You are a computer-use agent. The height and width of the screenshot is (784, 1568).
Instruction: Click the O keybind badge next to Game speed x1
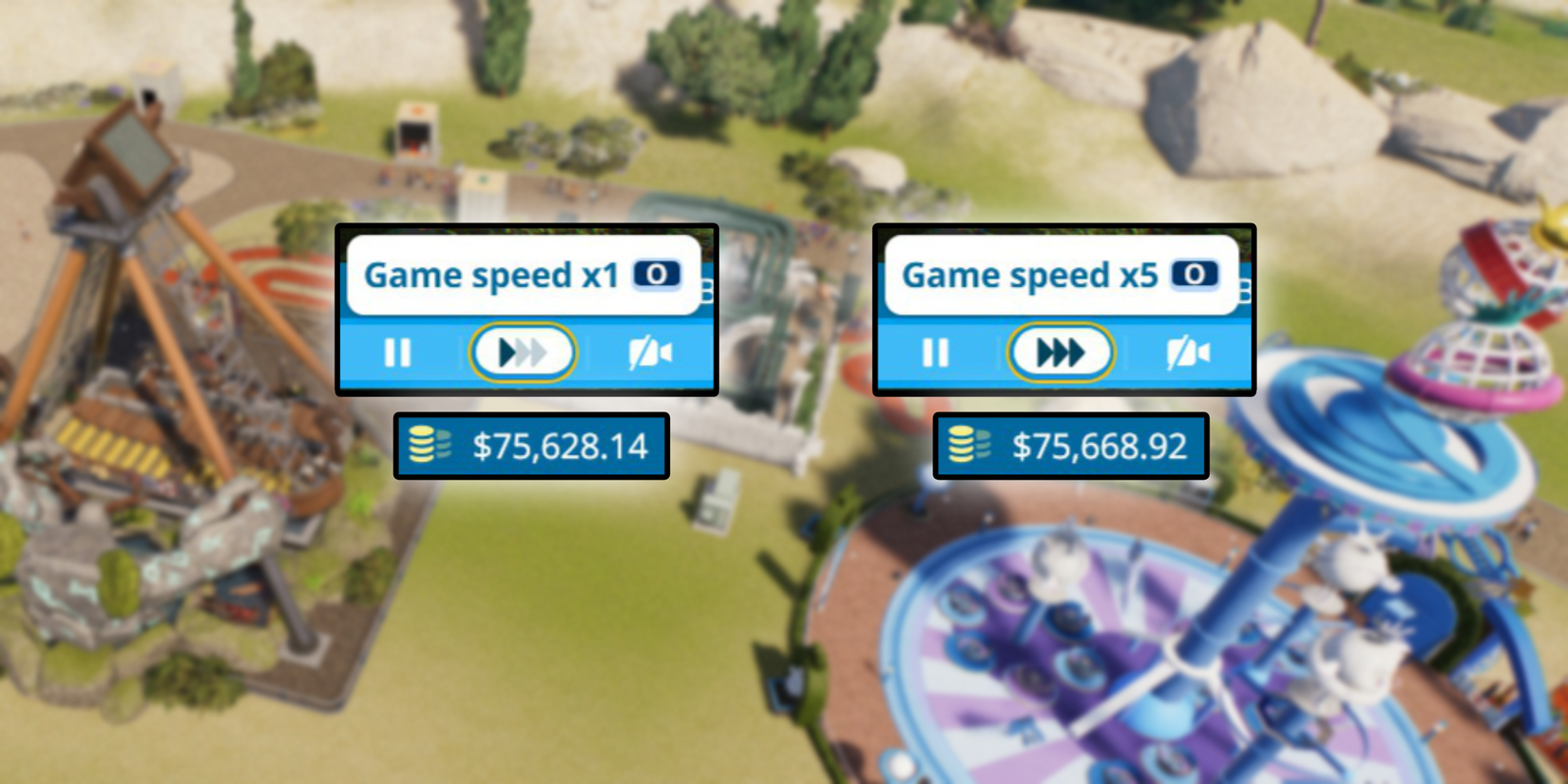(657, 276)
